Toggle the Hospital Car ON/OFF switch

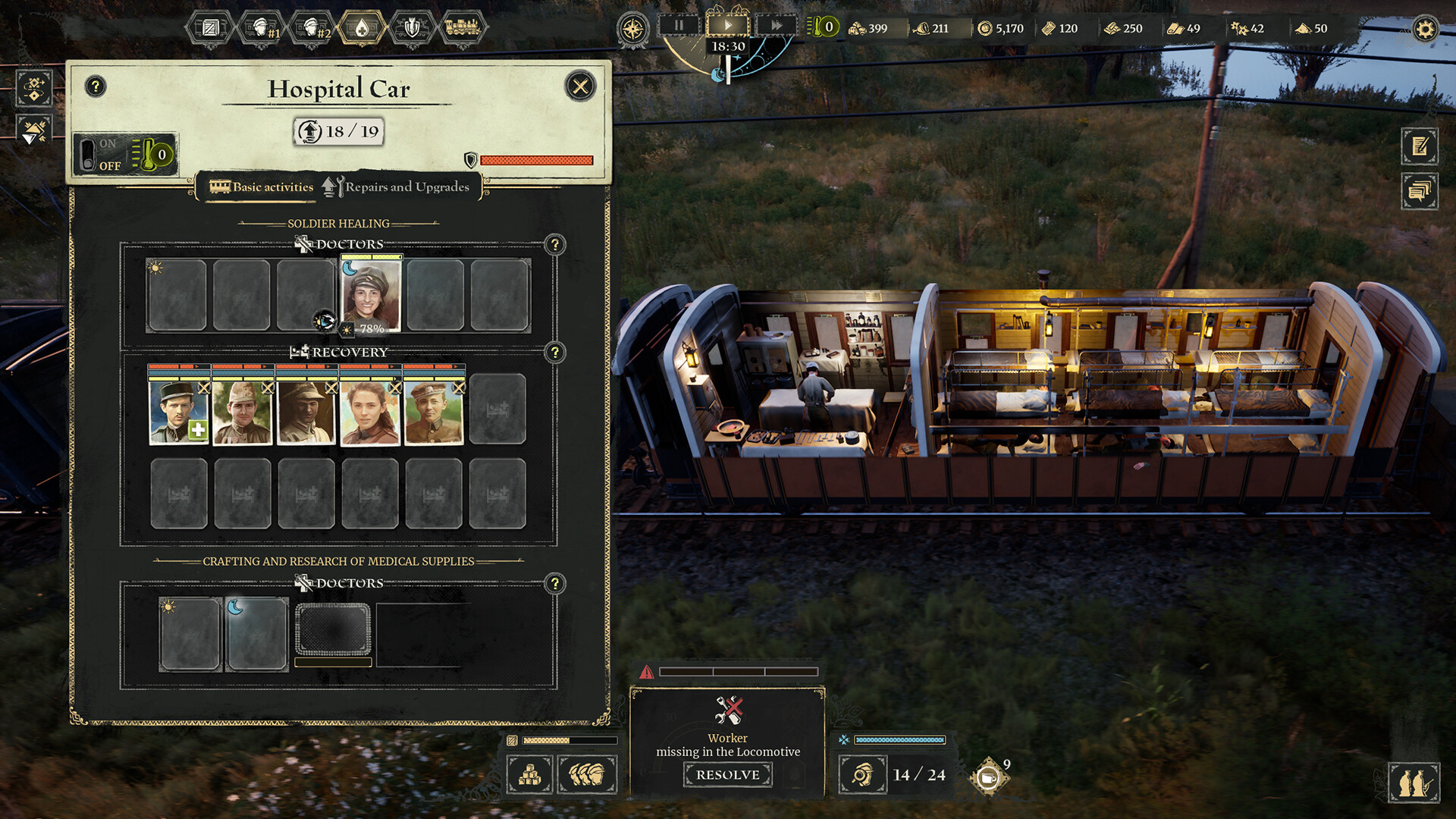click(89, 155)
